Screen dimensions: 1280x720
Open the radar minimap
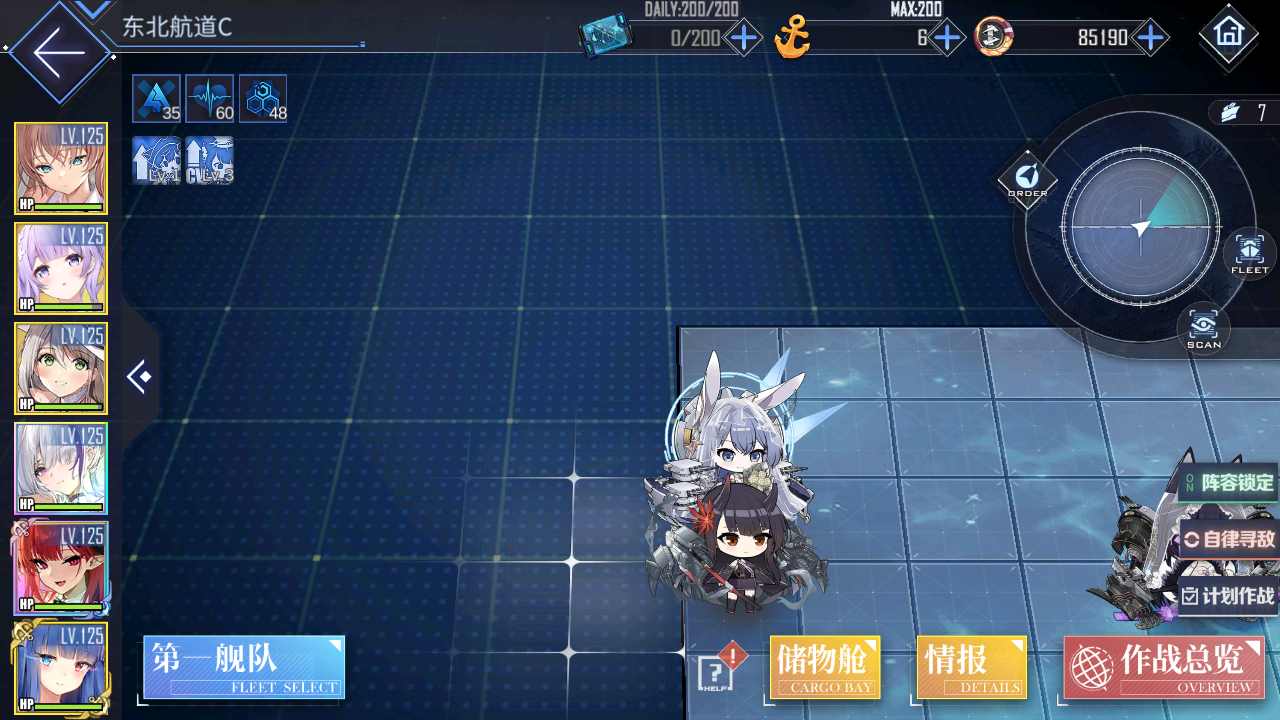coord(1141,228)
